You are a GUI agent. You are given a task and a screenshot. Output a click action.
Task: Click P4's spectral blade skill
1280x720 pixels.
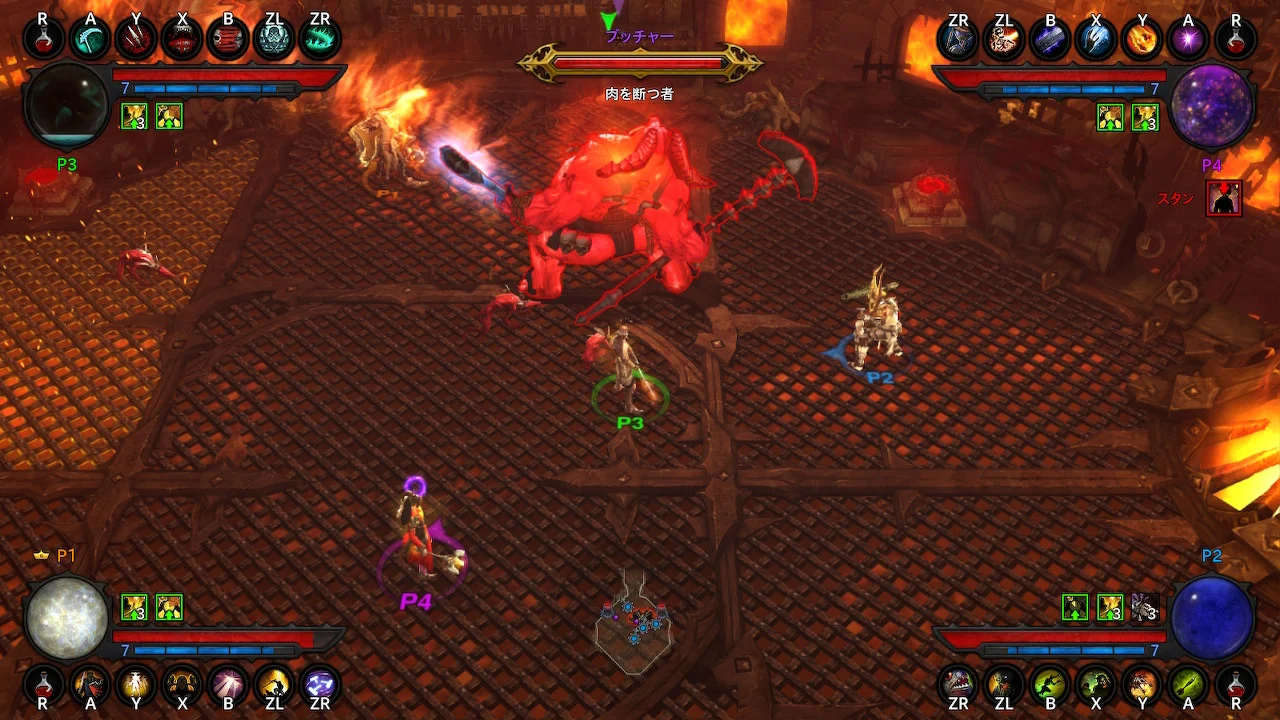[1049, 39]
